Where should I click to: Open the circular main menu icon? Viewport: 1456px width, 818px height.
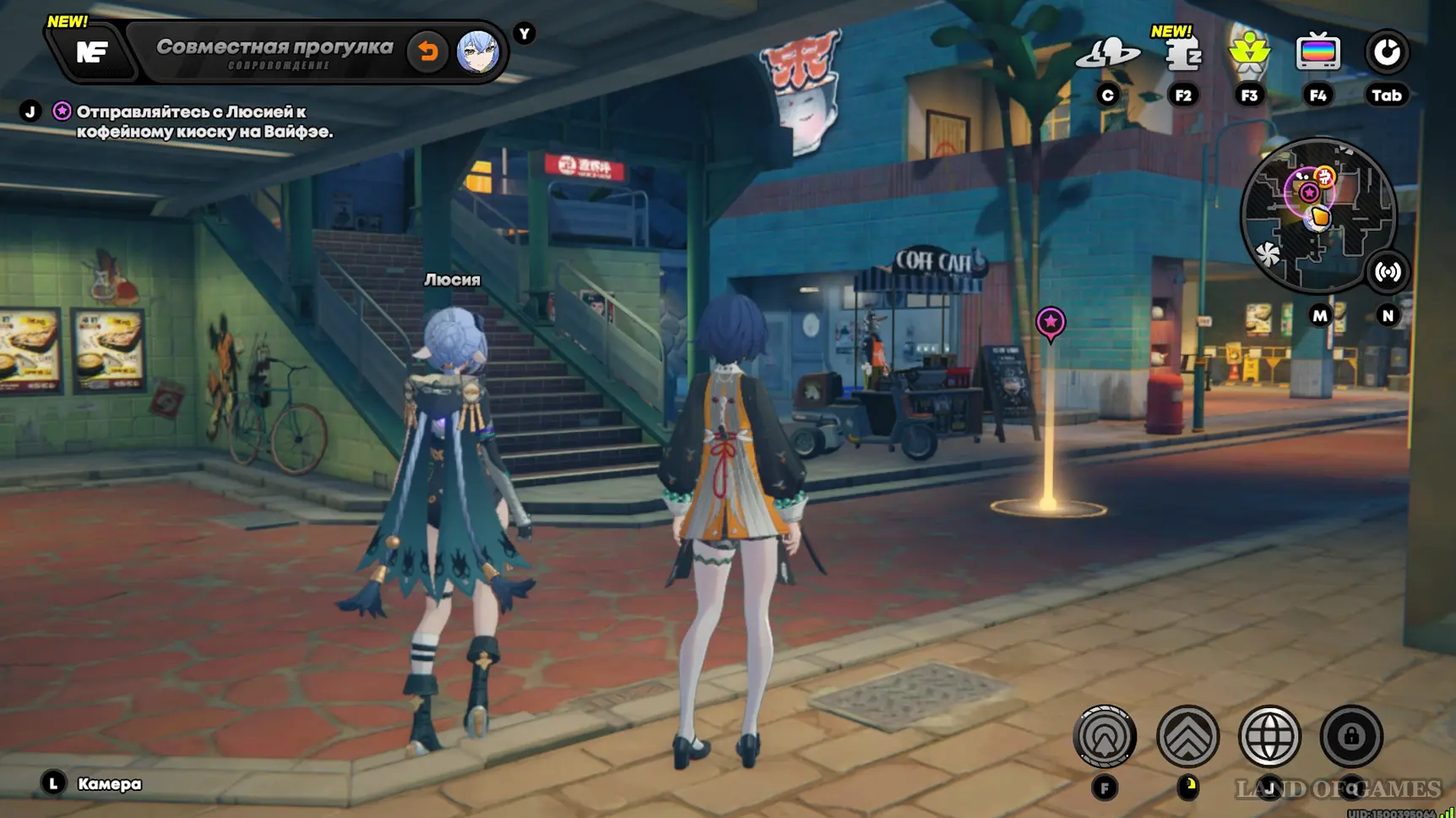pyautogui.click(x=1387, y=53)
